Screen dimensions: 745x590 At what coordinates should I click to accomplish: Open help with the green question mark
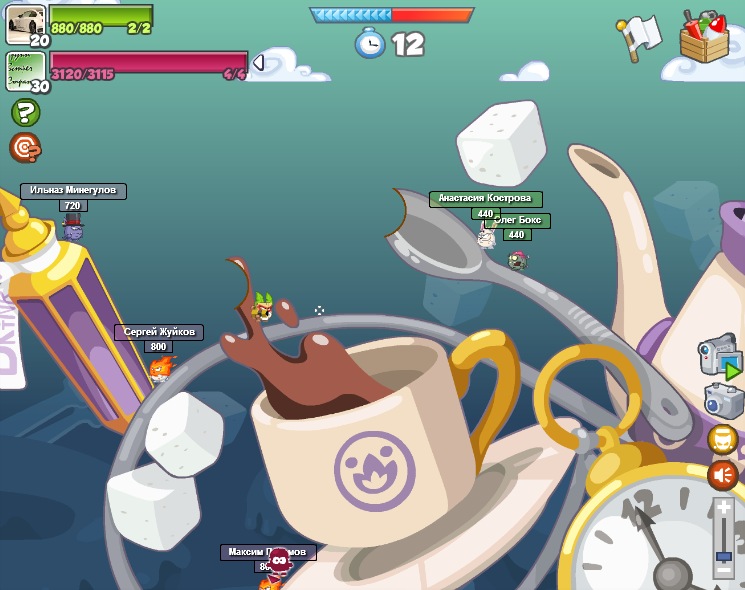pyautogui.click(x=25, y=112)
